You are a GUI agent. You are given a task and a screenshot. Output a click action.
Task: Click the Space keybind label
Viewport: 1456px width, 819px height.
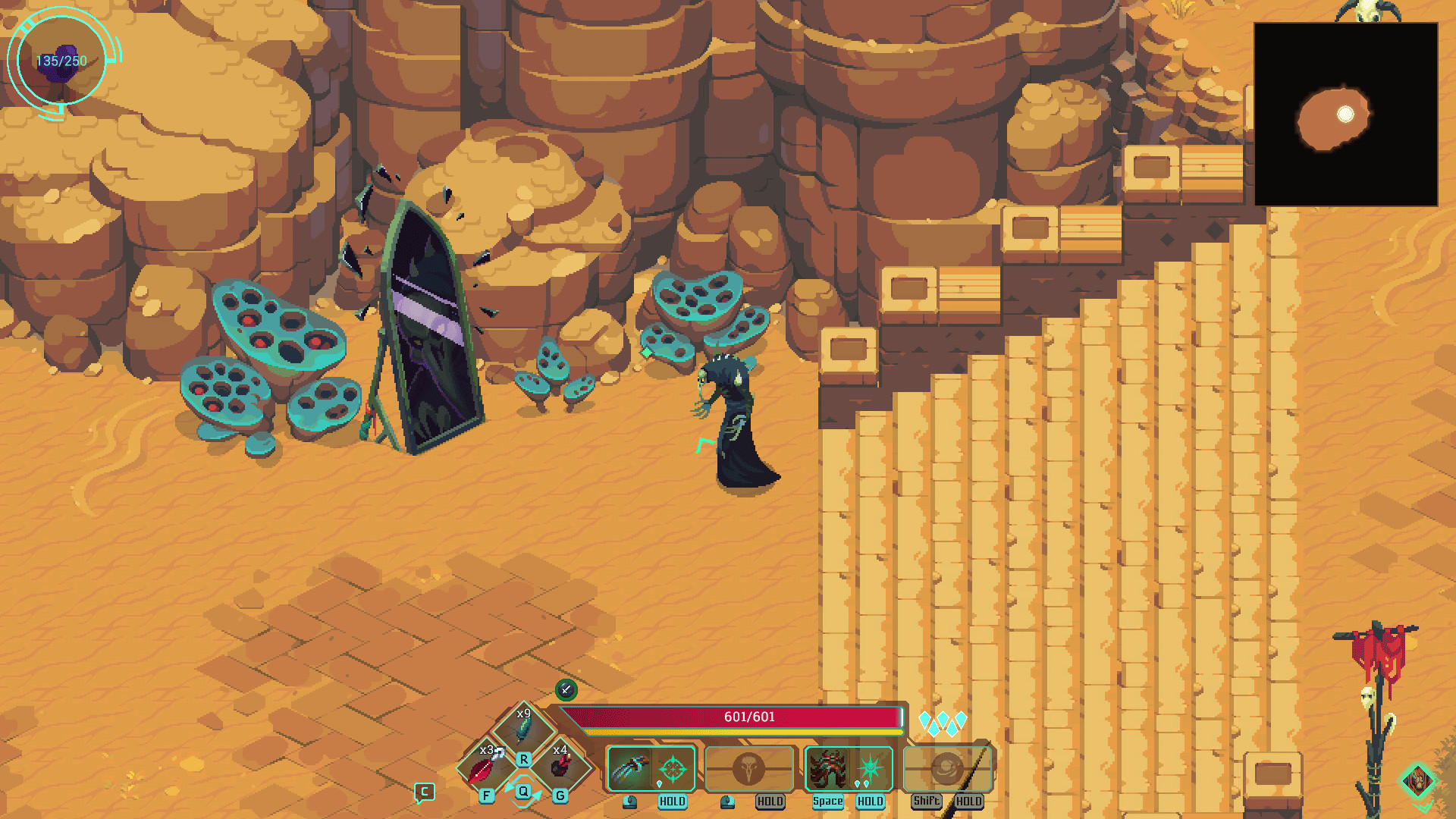827,802
